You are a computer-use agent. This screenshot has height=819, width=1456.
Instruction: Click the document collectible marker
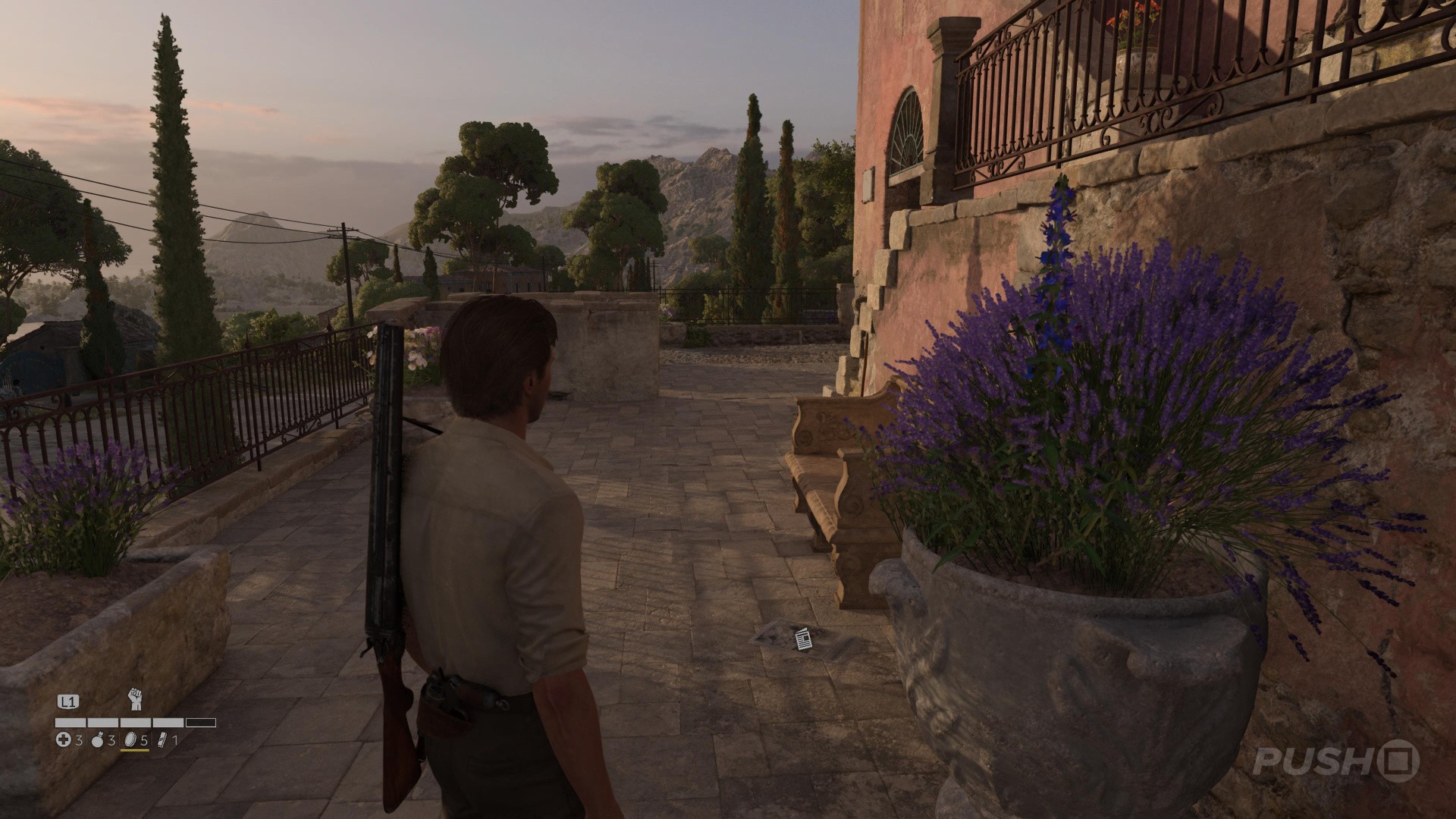pos(803,640)
